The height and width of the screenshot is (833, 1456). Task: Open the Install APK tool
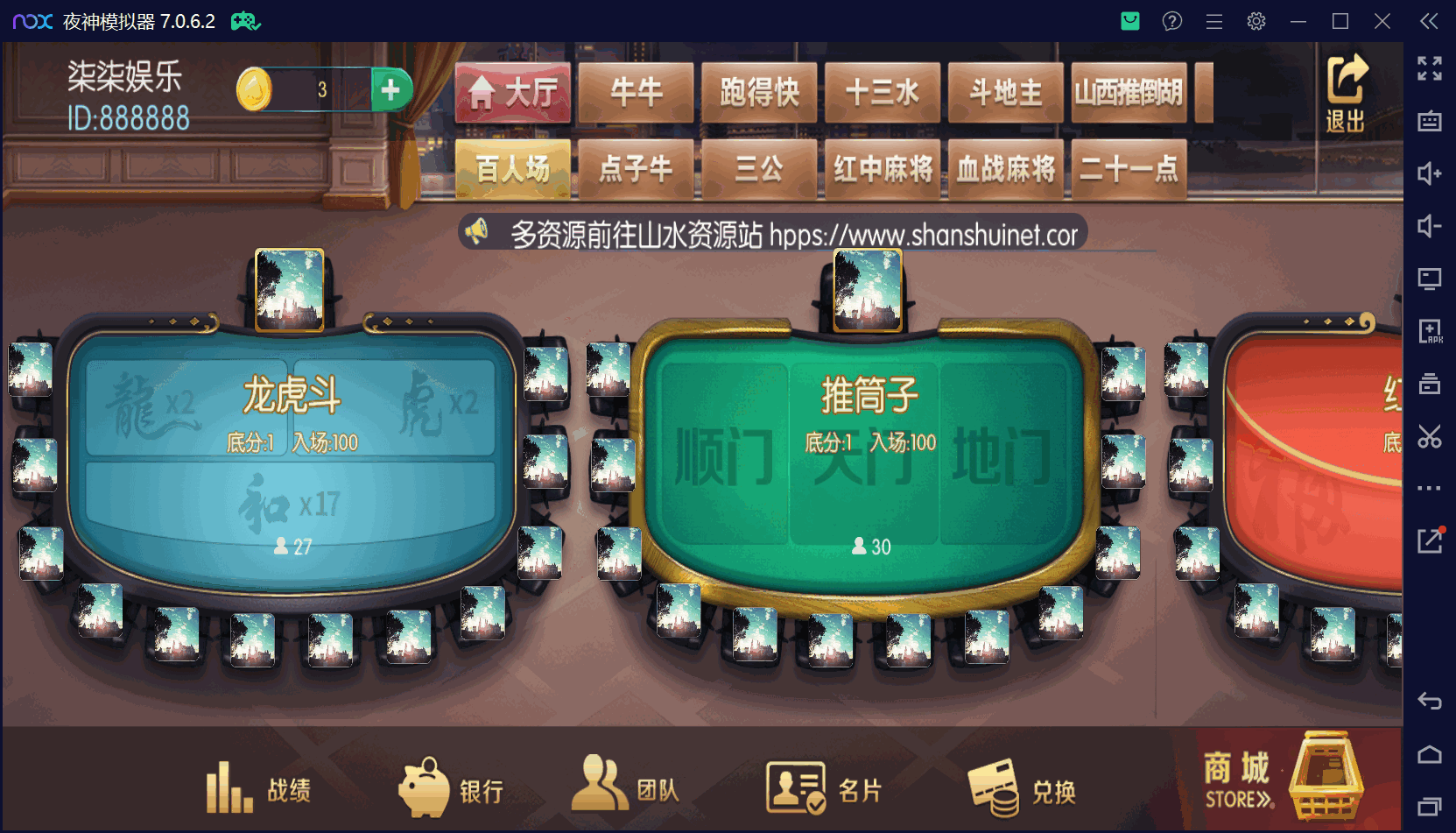click(1430, 331)
